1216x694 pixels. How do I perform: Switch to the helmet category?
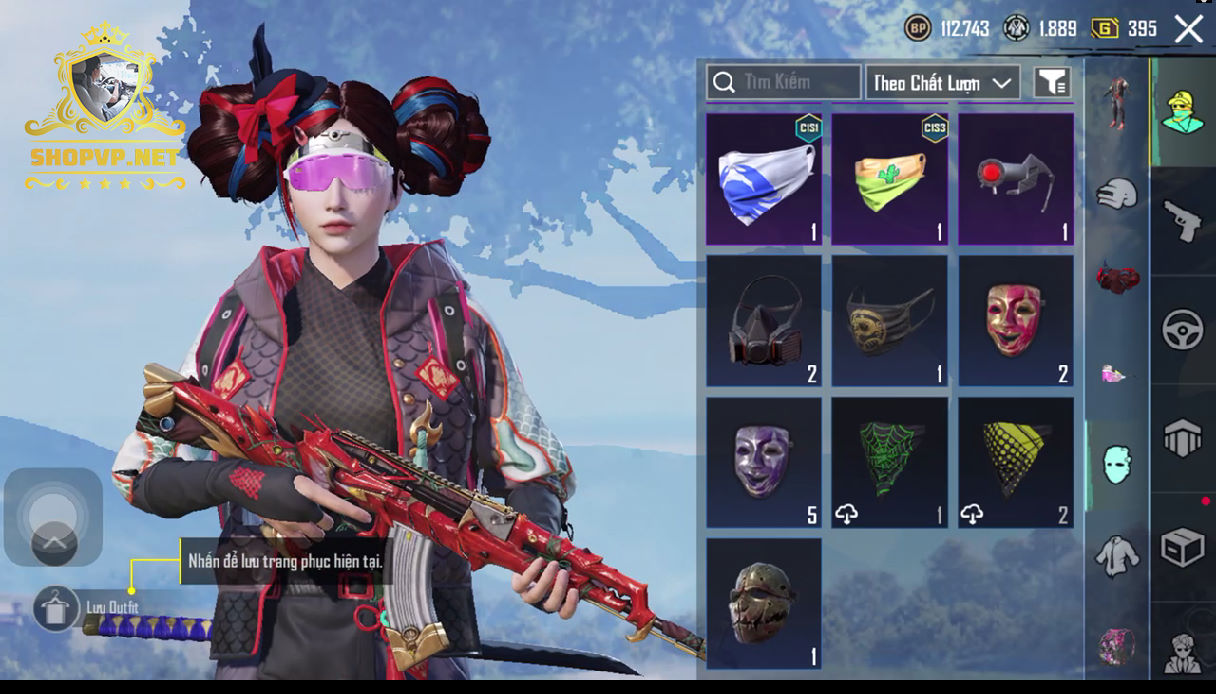[1116, 193]
